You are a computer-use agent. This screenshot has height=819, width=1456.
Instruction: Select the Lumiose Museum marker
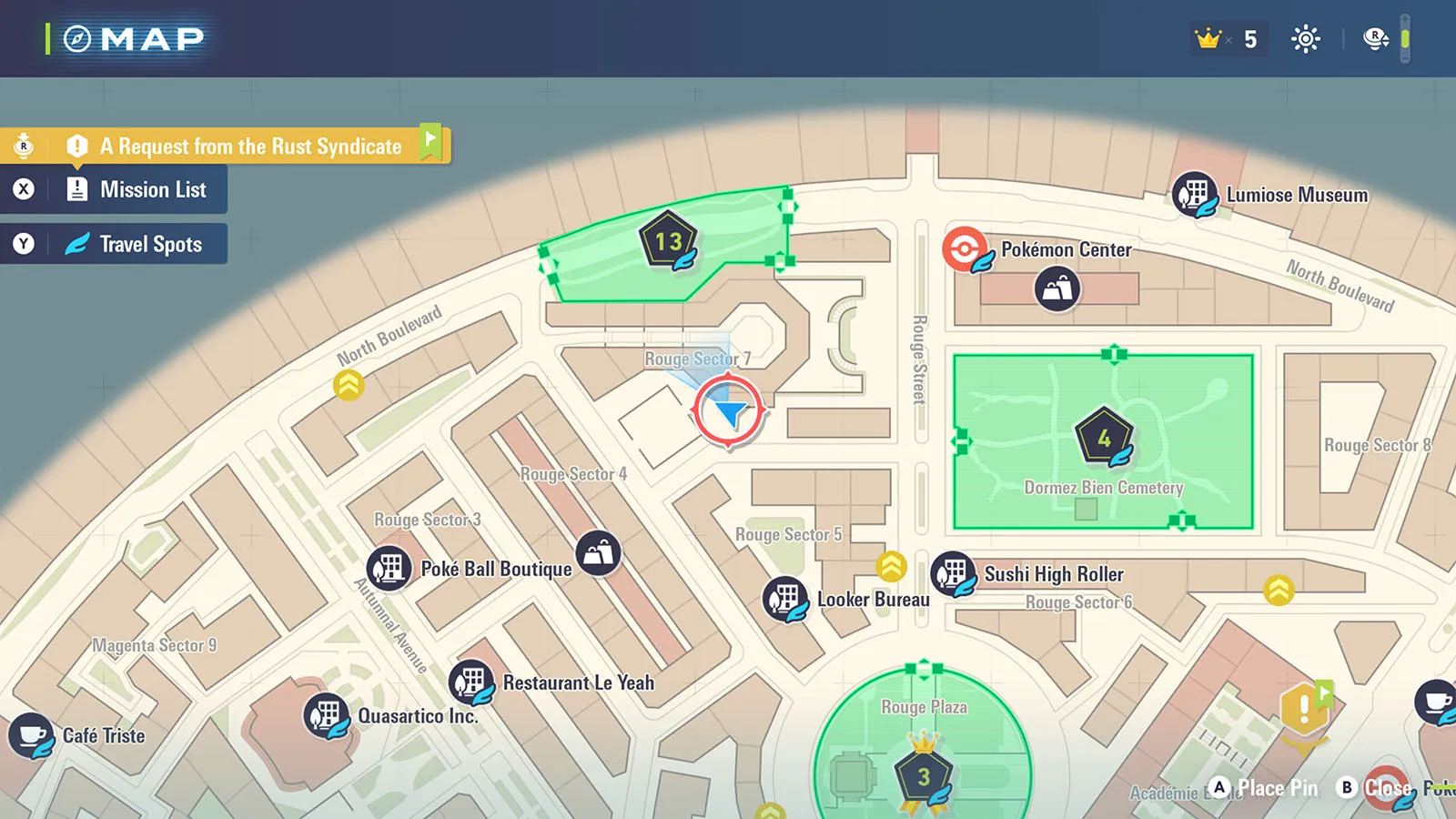click(x=1194, y=194)
